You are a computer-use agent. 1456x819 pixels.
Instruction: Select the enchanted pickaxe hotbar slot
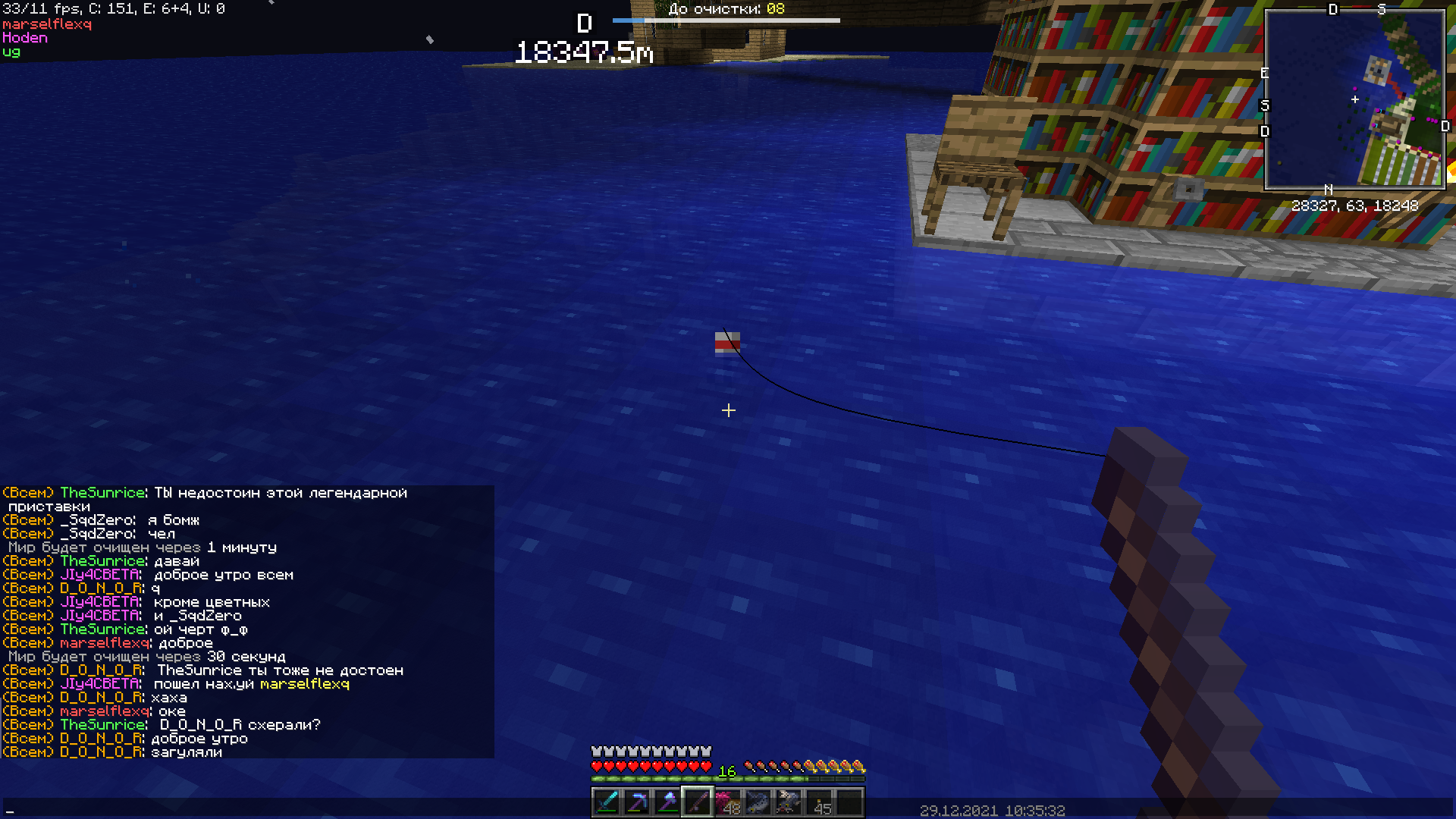[x=637, y=802]
